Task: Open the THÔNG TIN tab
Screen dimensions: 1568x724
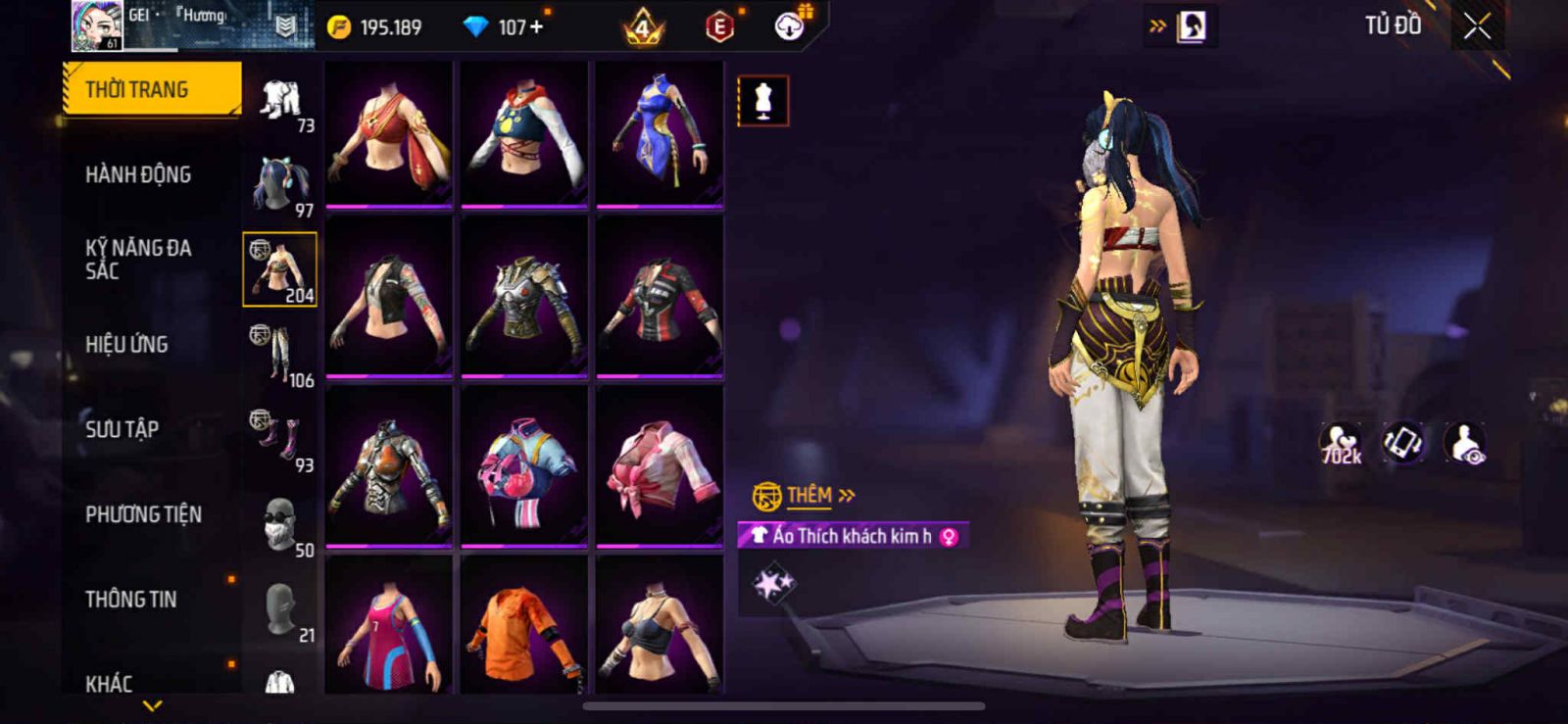Action: point(130,599)
